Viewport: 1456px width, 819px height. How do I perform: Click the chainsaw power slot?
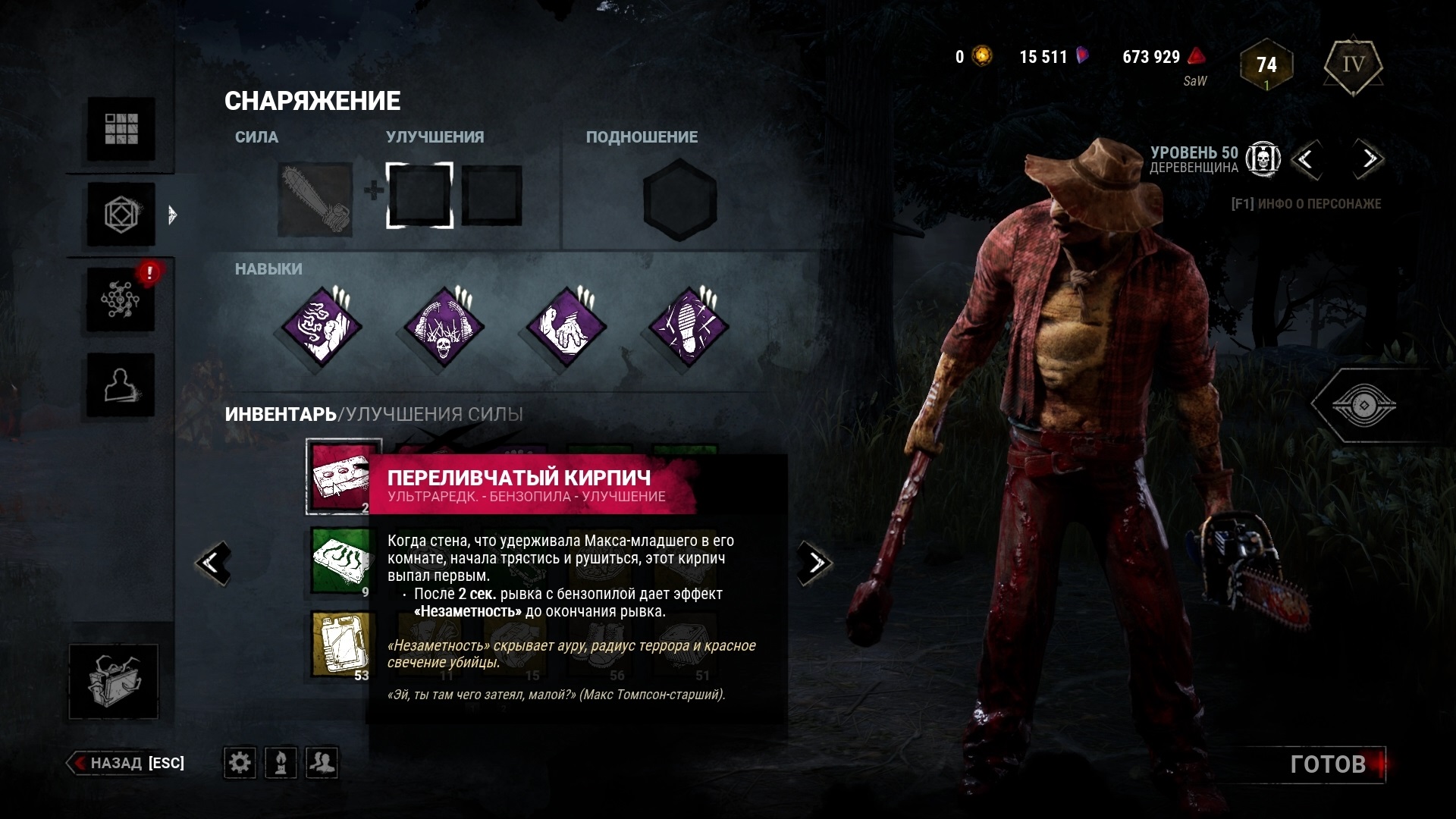click(315, 199)
